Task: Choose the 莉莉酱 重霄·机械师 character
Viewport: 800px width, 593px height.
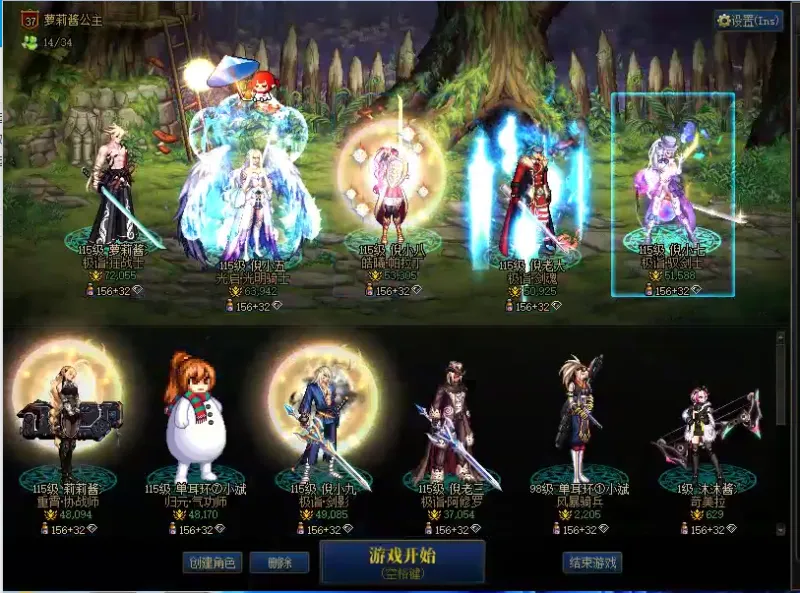Action: (66, 425)
